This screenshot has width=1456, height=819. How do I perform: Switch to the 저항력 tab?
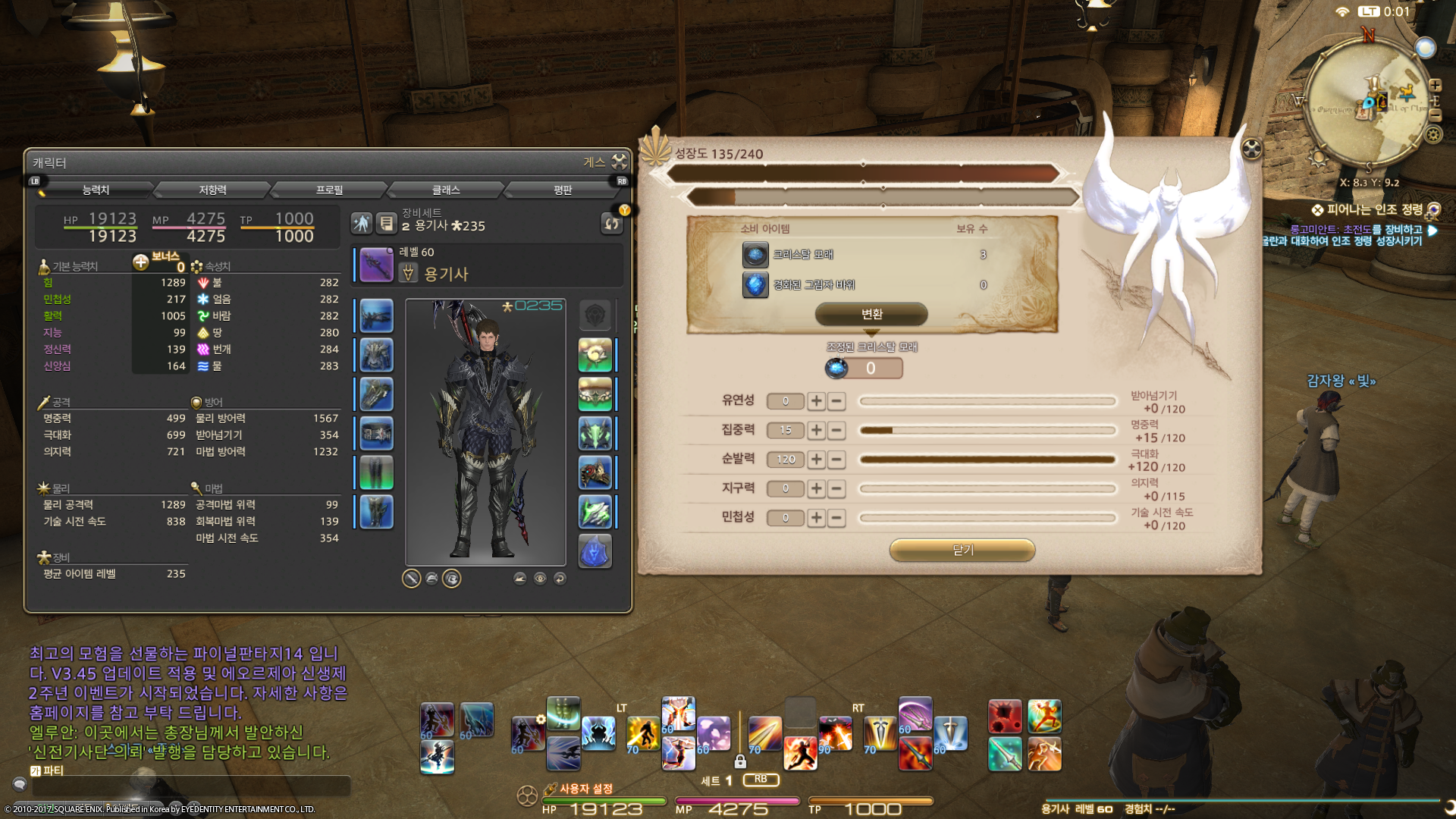tap(212, 190)
